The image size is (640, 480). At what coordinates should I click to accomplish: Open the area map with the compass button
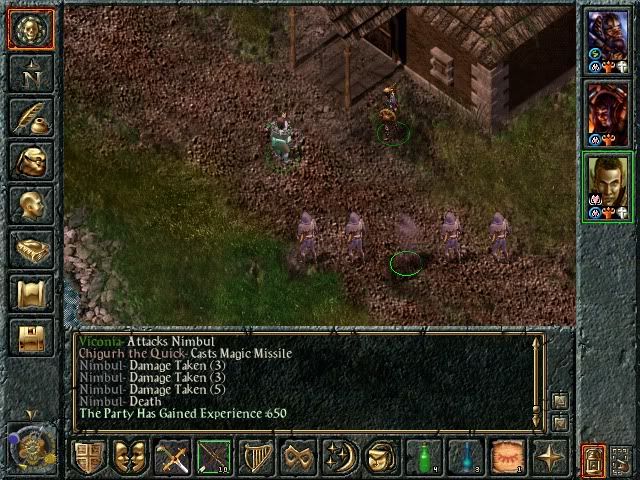pyautogui.click(x=30, y=73)
